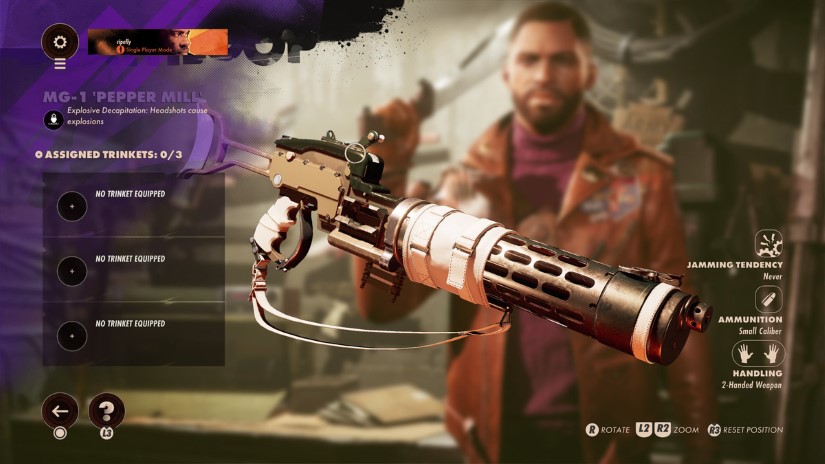Screen dimensions: 825x464
Task: View the Handling two-hands icon
Action: pyautogui.click(x=757, y=354)
